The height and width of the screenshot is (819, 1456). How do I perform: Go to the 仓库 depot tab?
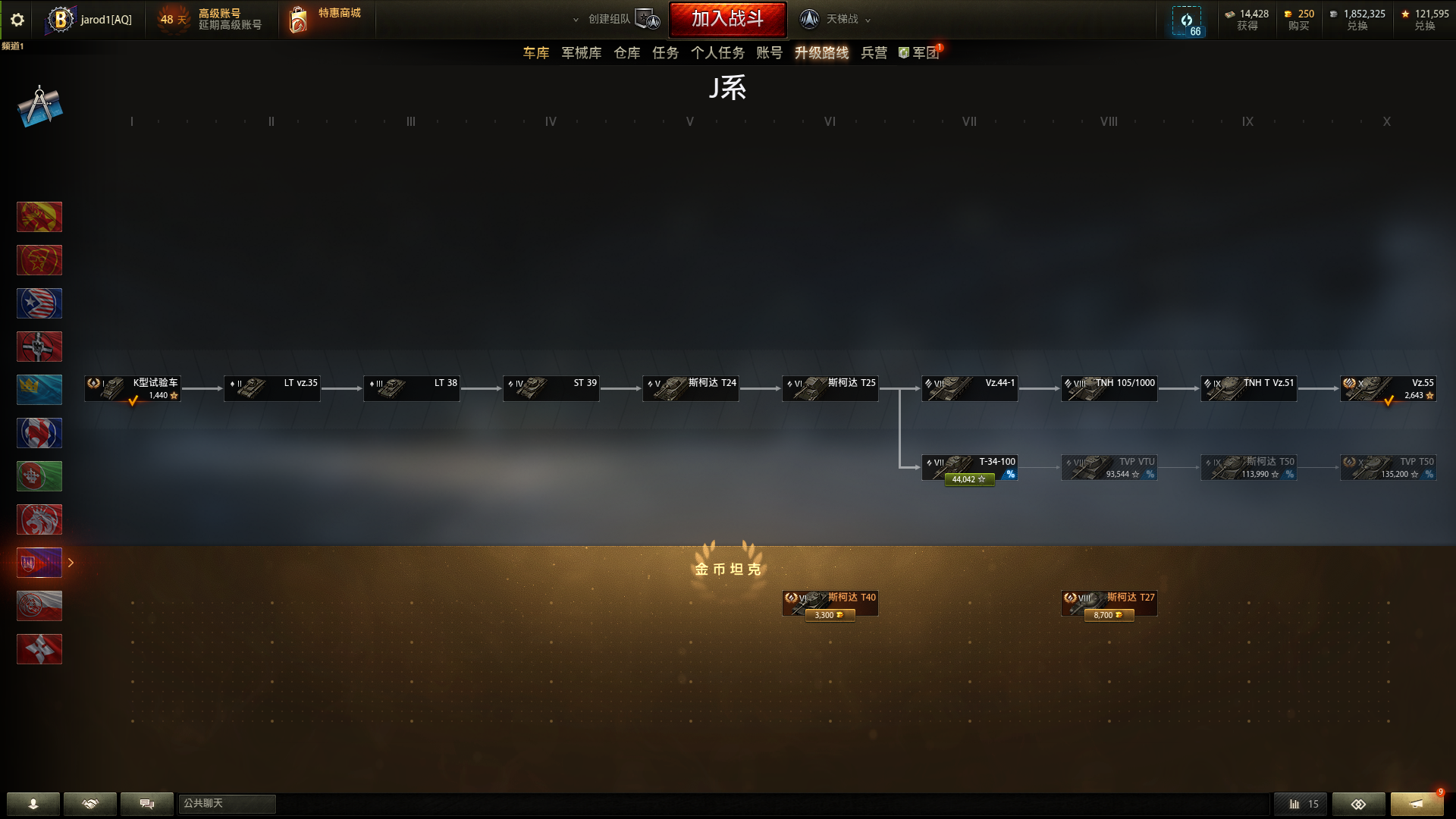[626, 53]
